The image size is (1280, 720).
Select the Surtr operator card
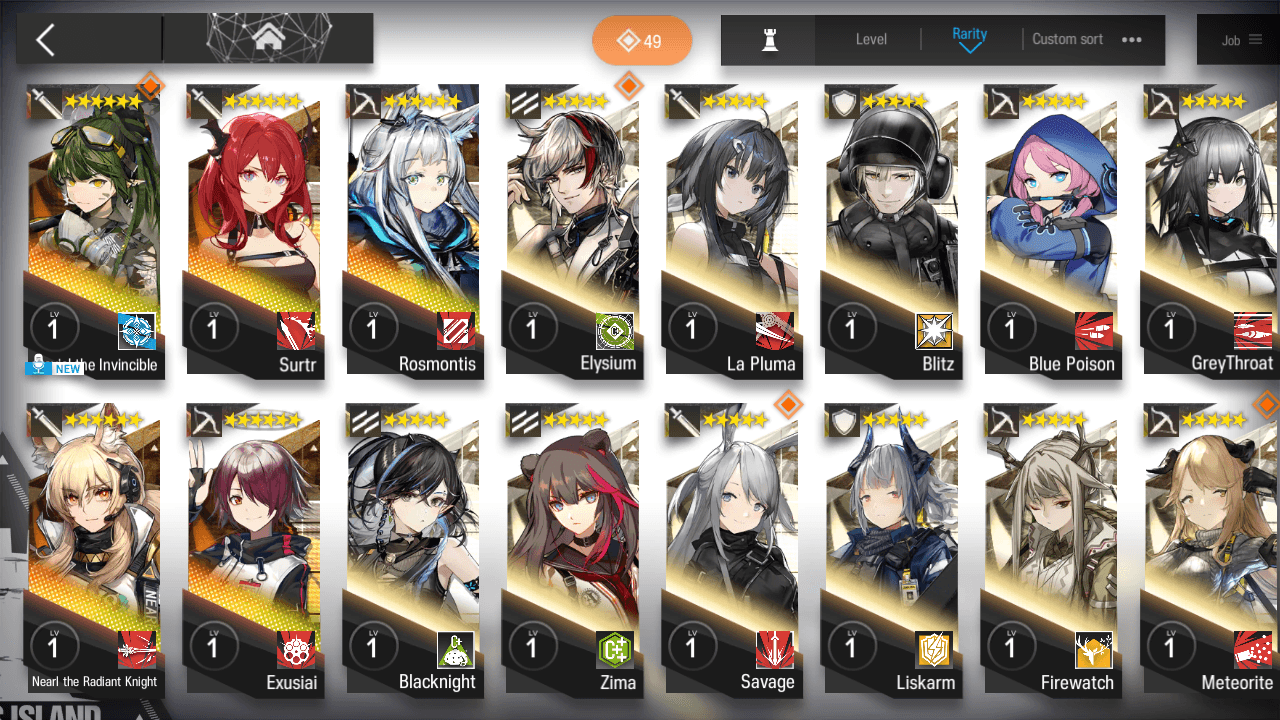(x=254, y=230)
